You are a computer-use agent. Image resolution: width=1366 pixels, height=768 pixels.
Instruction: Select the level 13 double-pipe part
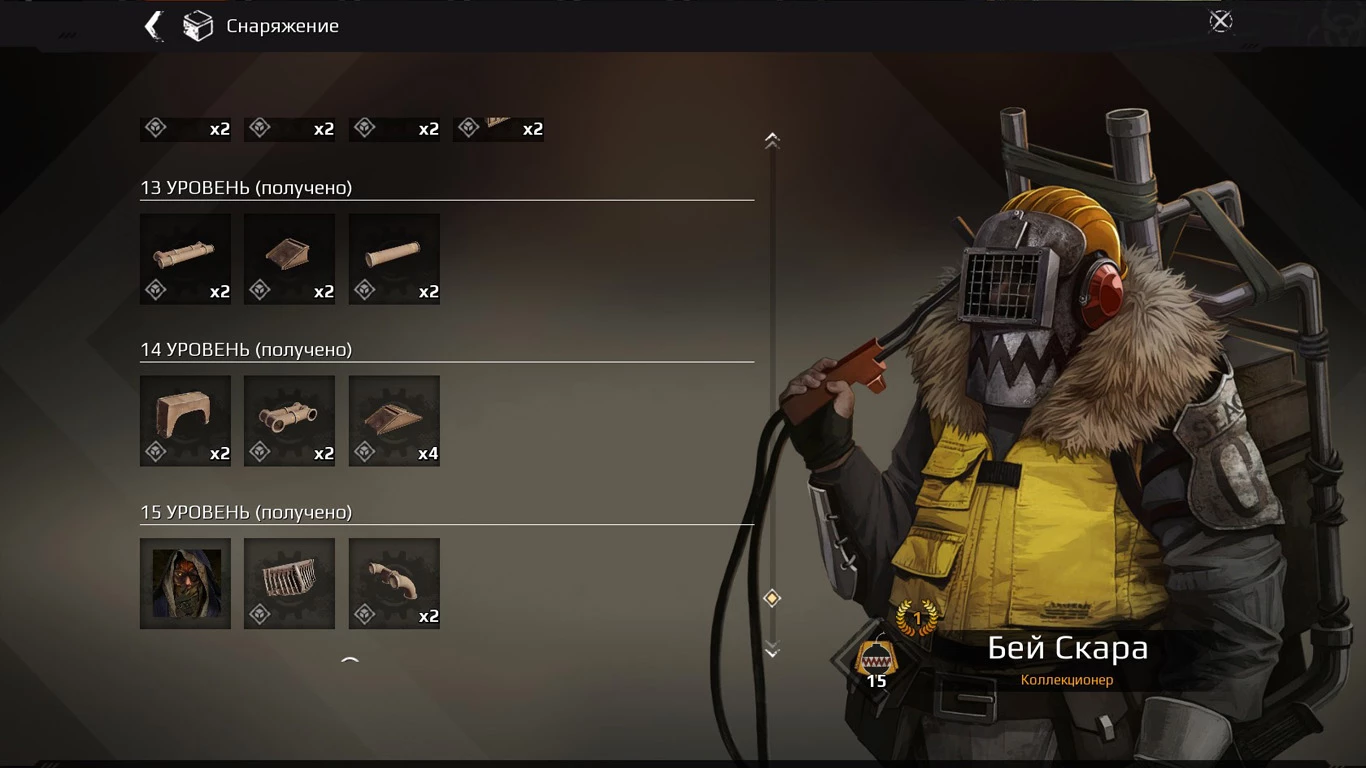pos(185,258)
